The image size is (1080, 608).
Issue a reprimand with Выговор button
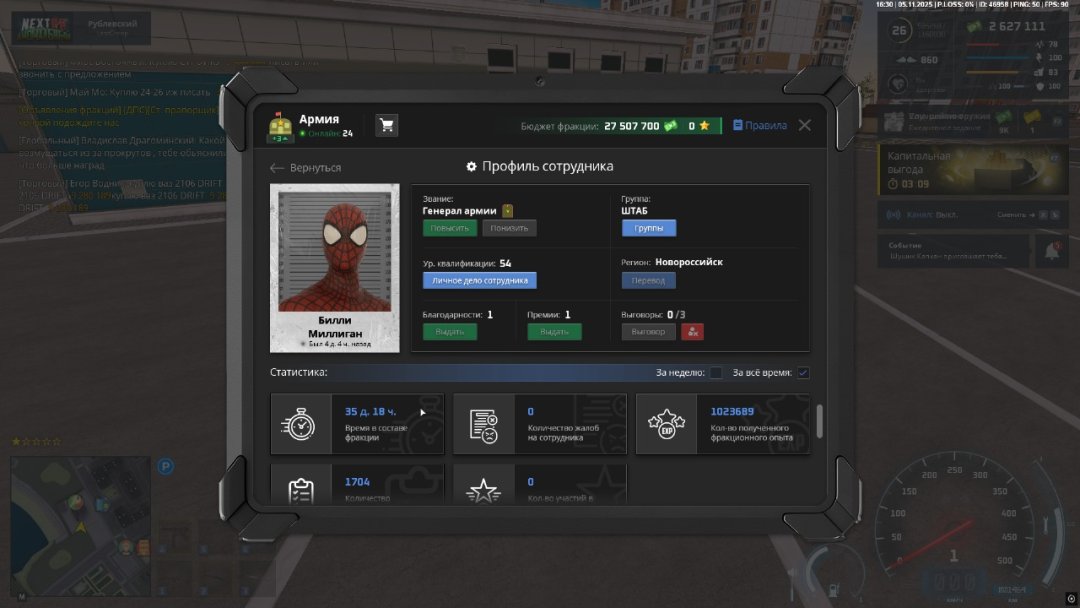point(648,332)
